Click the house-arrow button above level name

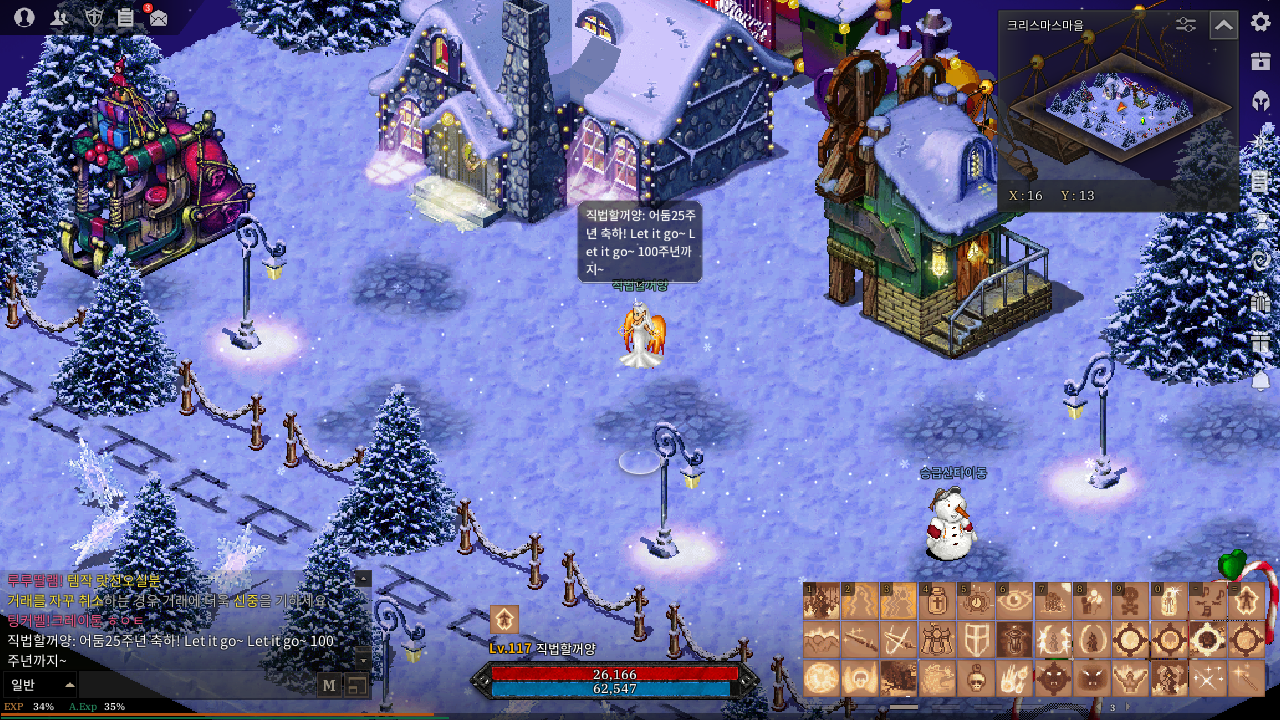pos(504,620)
